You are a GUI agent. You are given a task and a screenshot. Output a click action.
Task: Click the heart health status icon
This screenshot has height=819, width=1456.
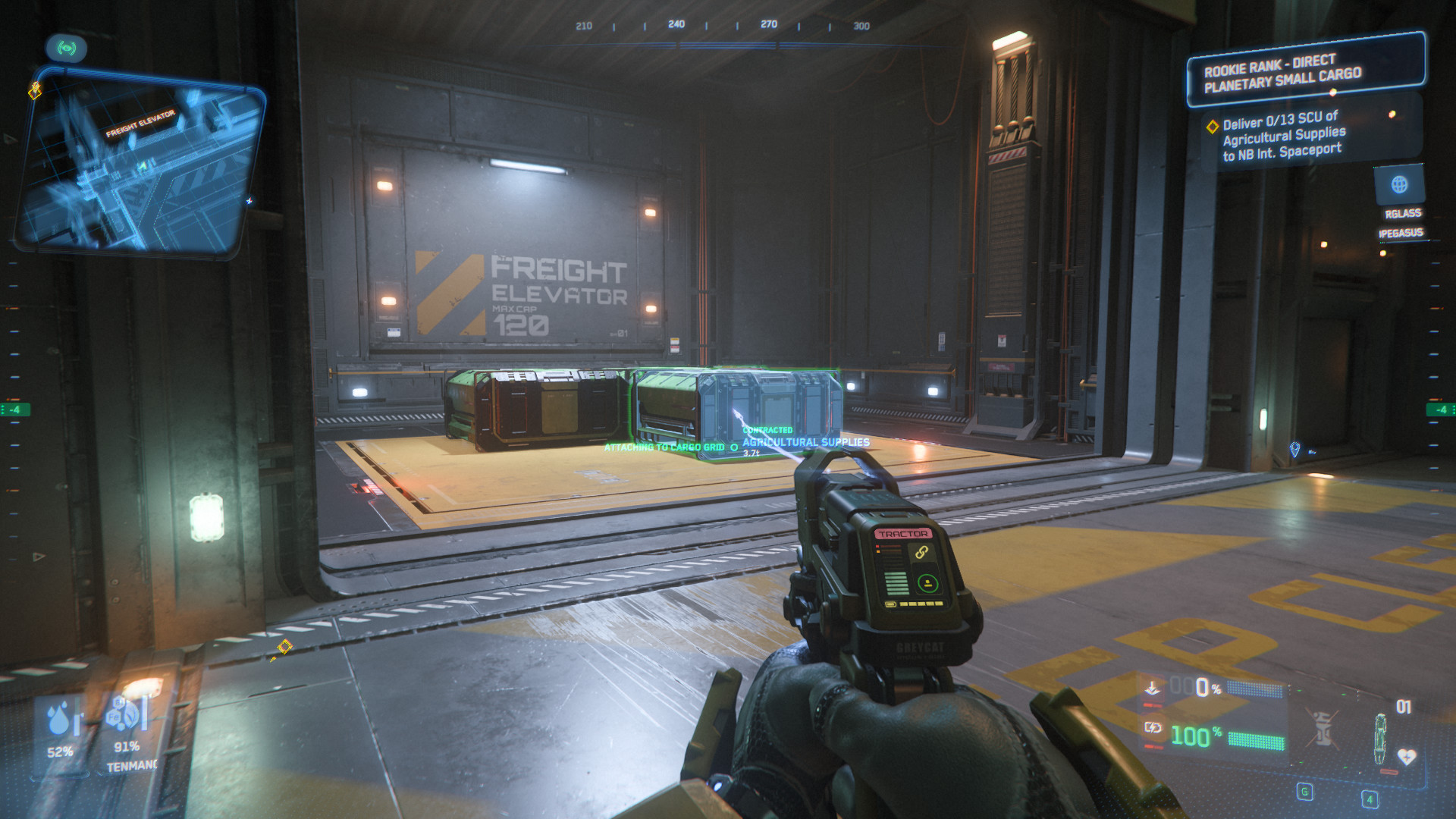point(1407,757)
